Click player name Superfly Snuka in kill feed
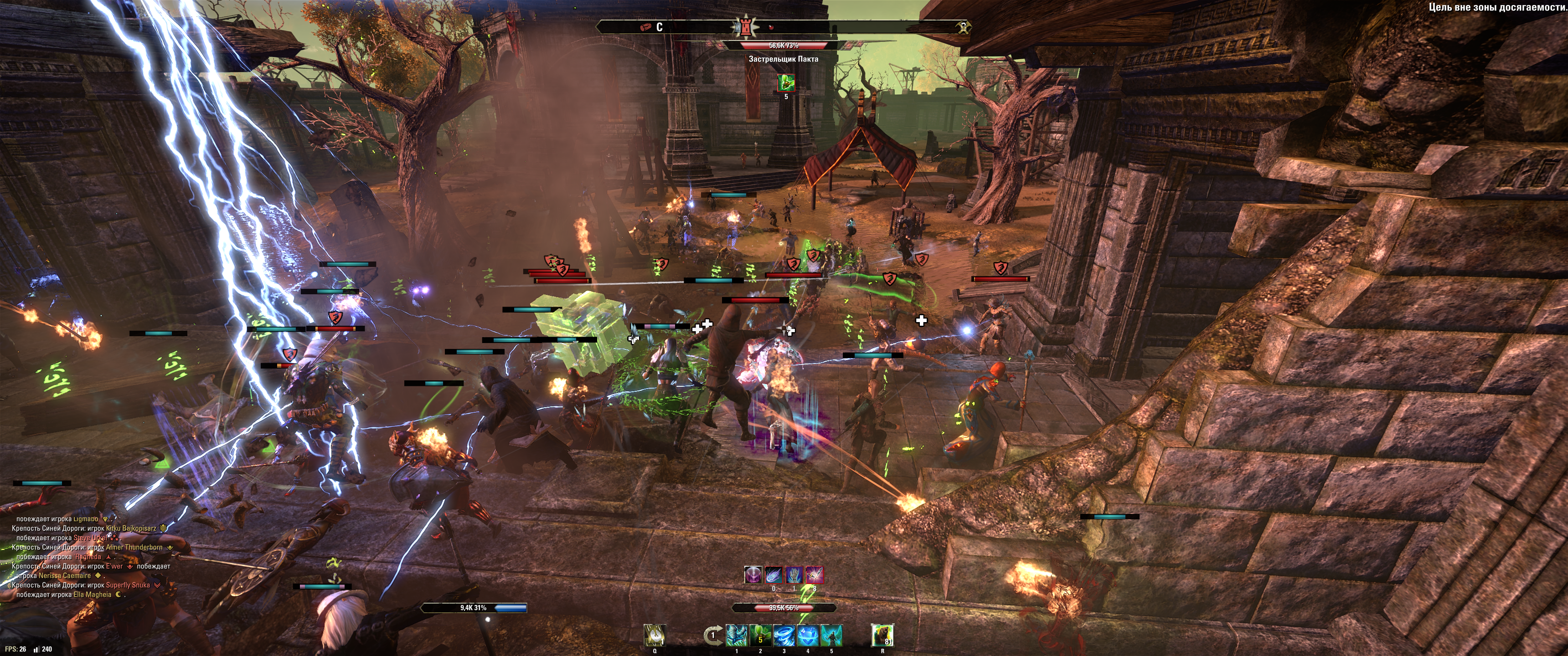 [x=128, y=585]
